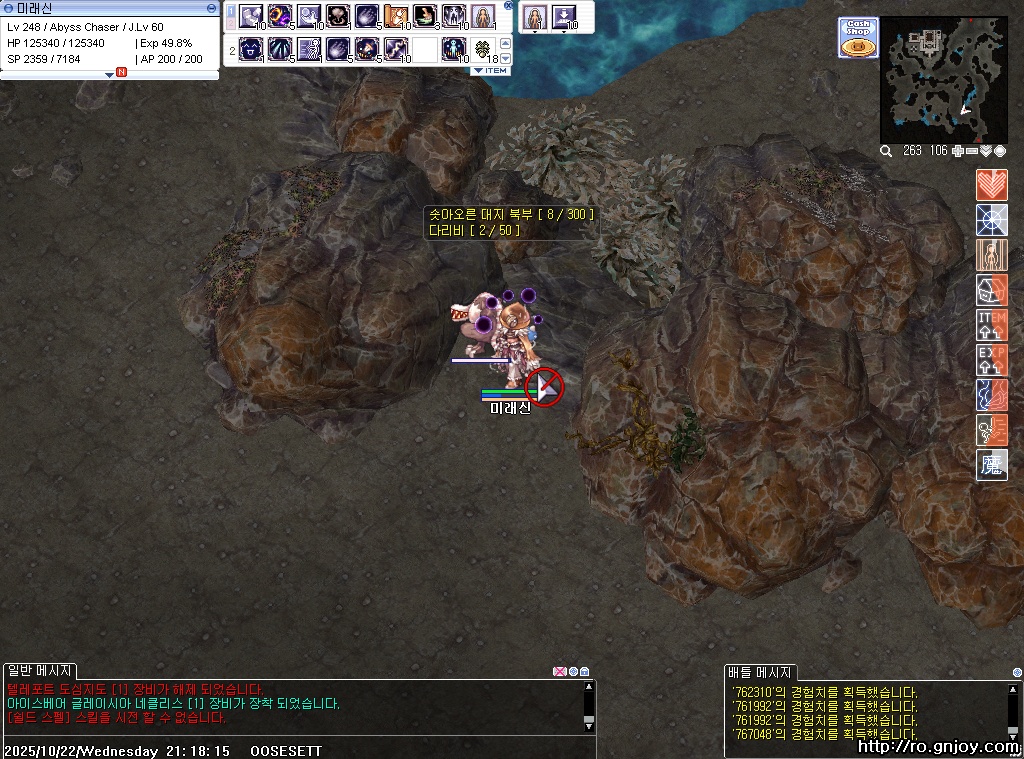The image size is (1024, 759).
Task: Switch to the 일반 메시지 chat tab
Action: 38,670
